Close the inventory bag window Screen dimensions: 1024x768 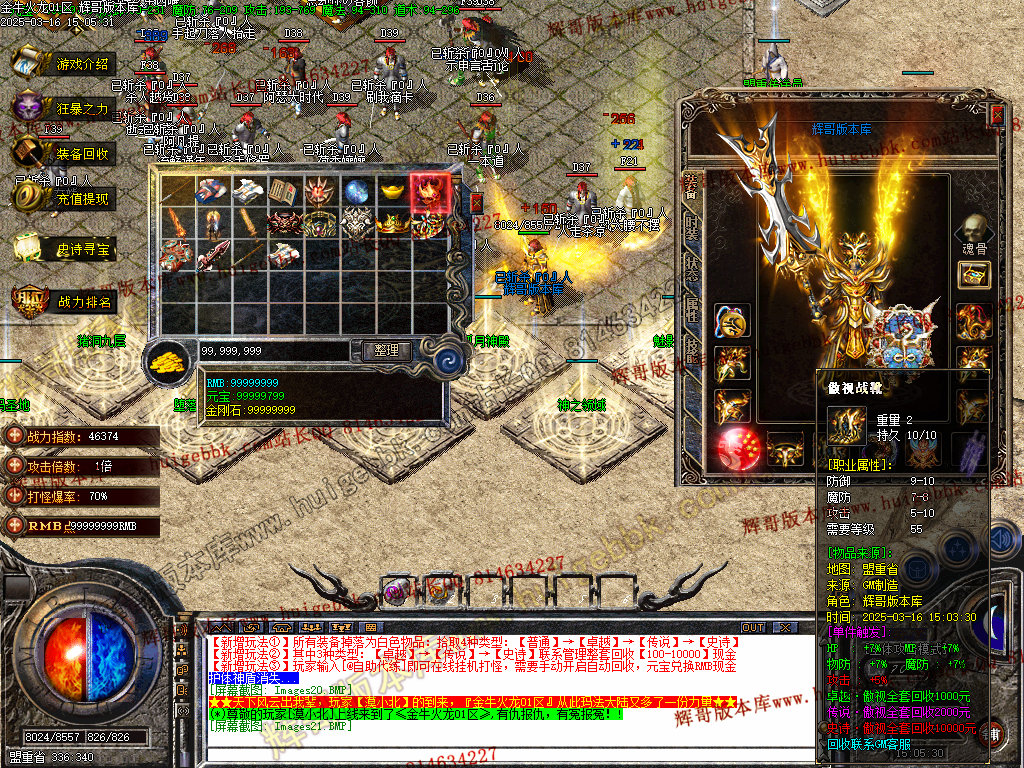click(x=476, y=202)
